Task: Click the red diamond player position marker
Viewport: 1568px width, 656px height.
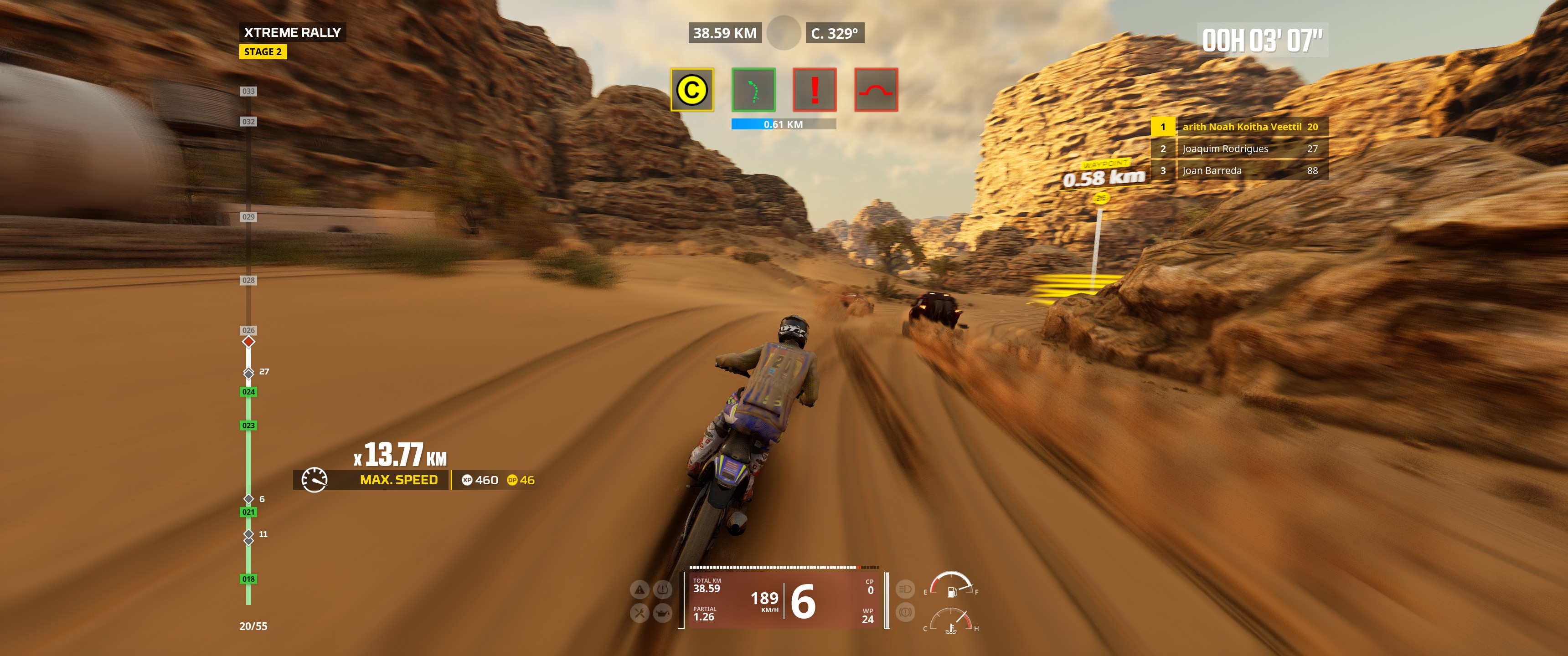Action: [x=248, y=341]
